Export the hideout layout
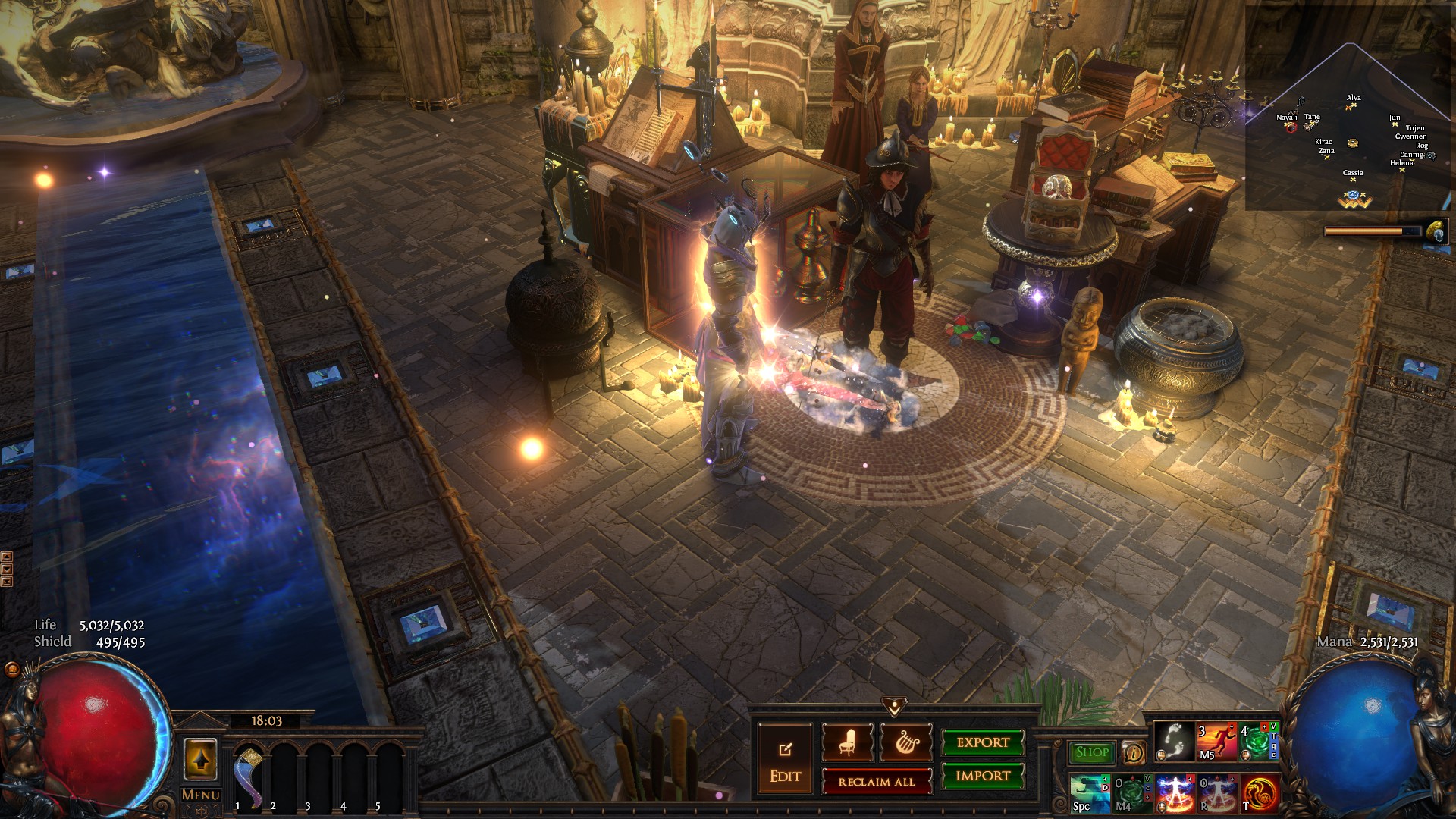This screenshot has width=1456, height=819. coord(983,742)
